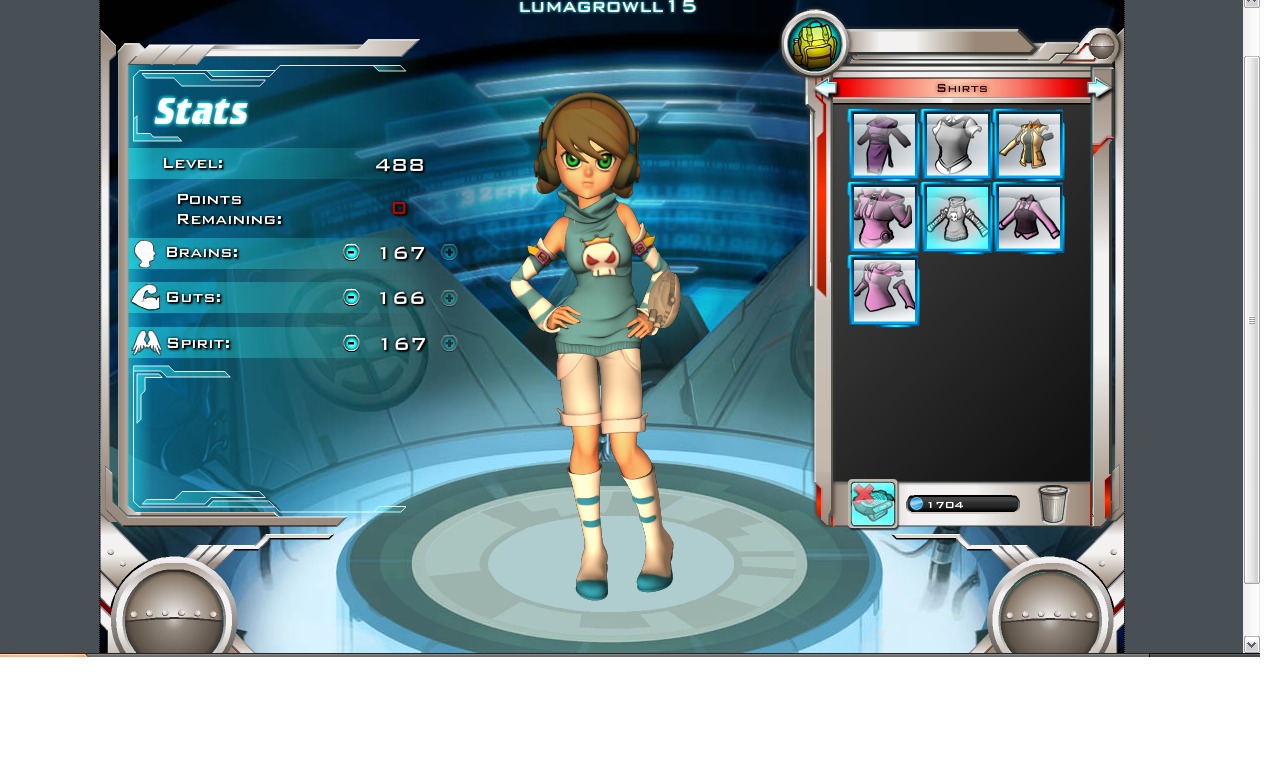This screenshot has height=774, width=1280.
Task: Choose the white short-sleeve shirt
Action: 957,145
